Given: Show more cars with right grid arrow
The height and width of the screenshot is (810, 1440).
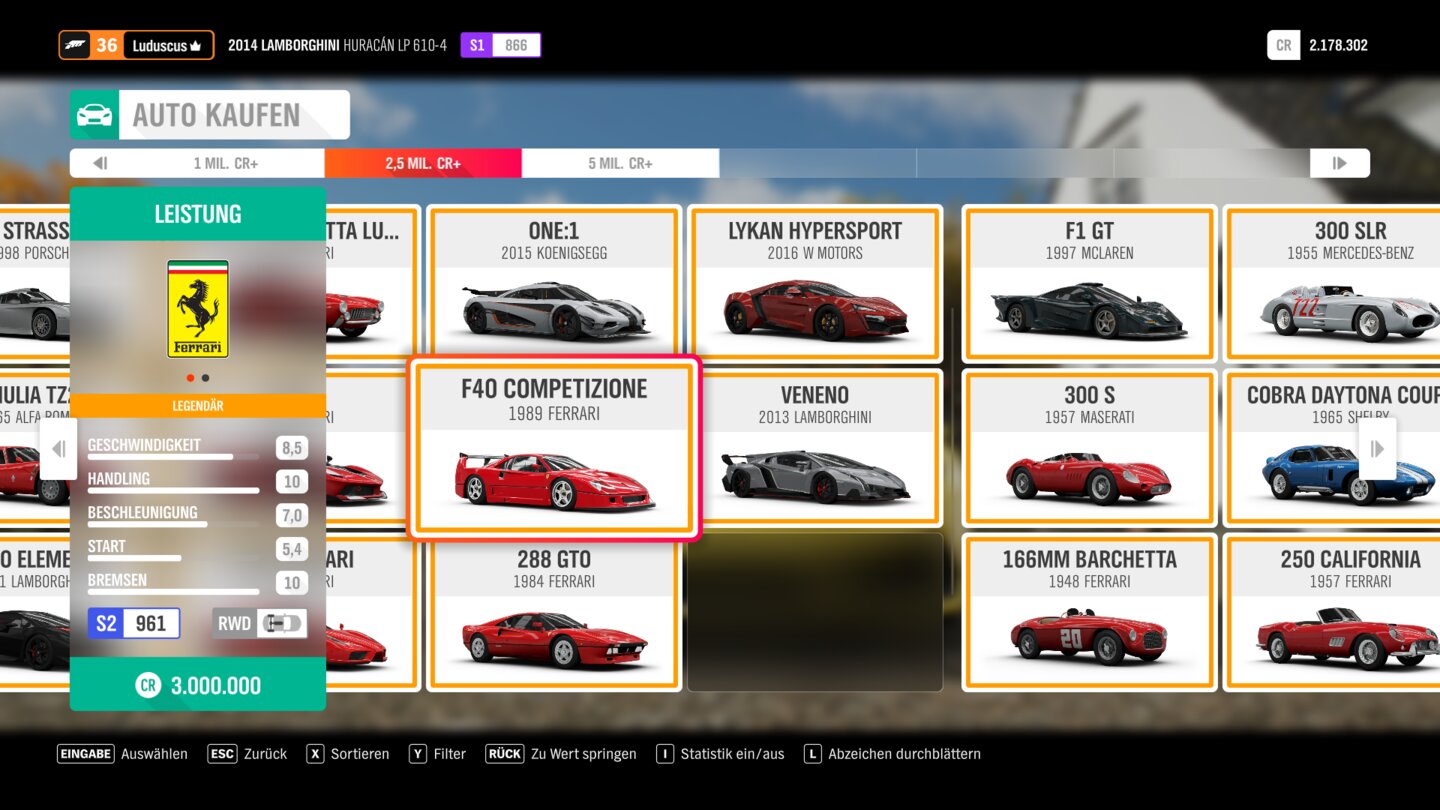Looking at the screenshot, I should [x=1377, y=449].
